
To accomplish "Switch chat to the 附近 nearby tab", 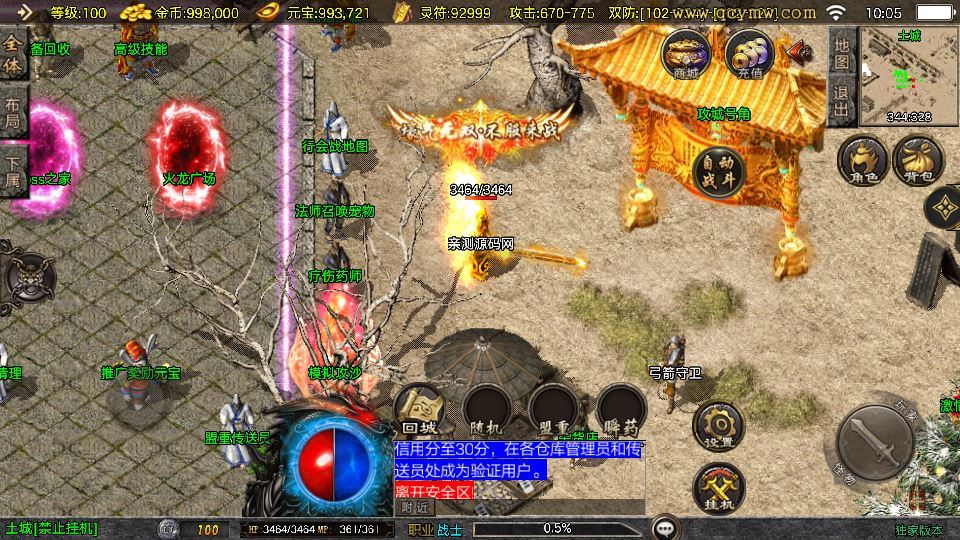I will pos(414,508).
